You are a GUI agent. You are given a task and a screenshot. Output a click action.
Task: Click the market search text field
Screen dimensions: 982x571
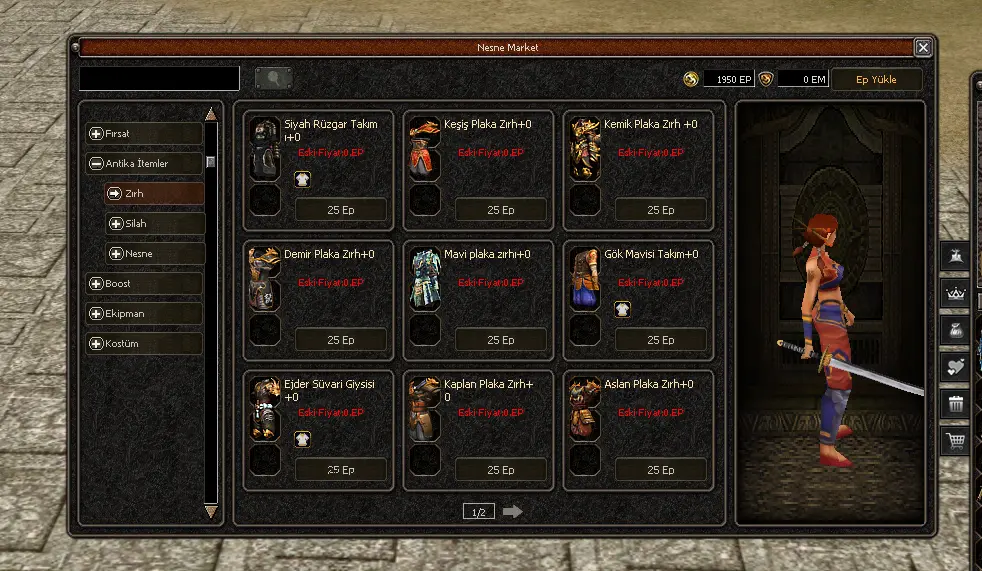point(159,79)
